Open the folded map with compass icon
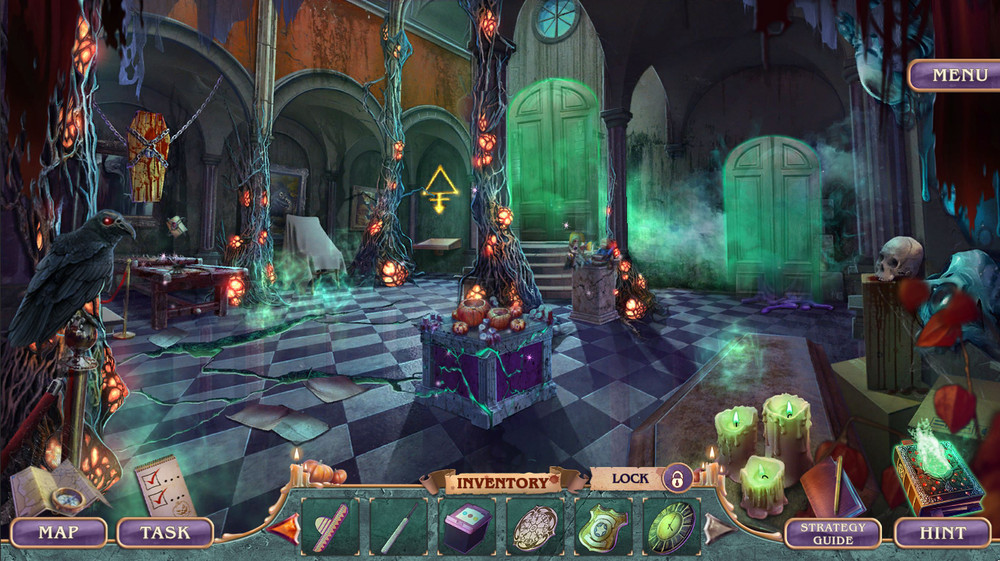The width and height of the screenshot is (1000, 561). (58, 488)
